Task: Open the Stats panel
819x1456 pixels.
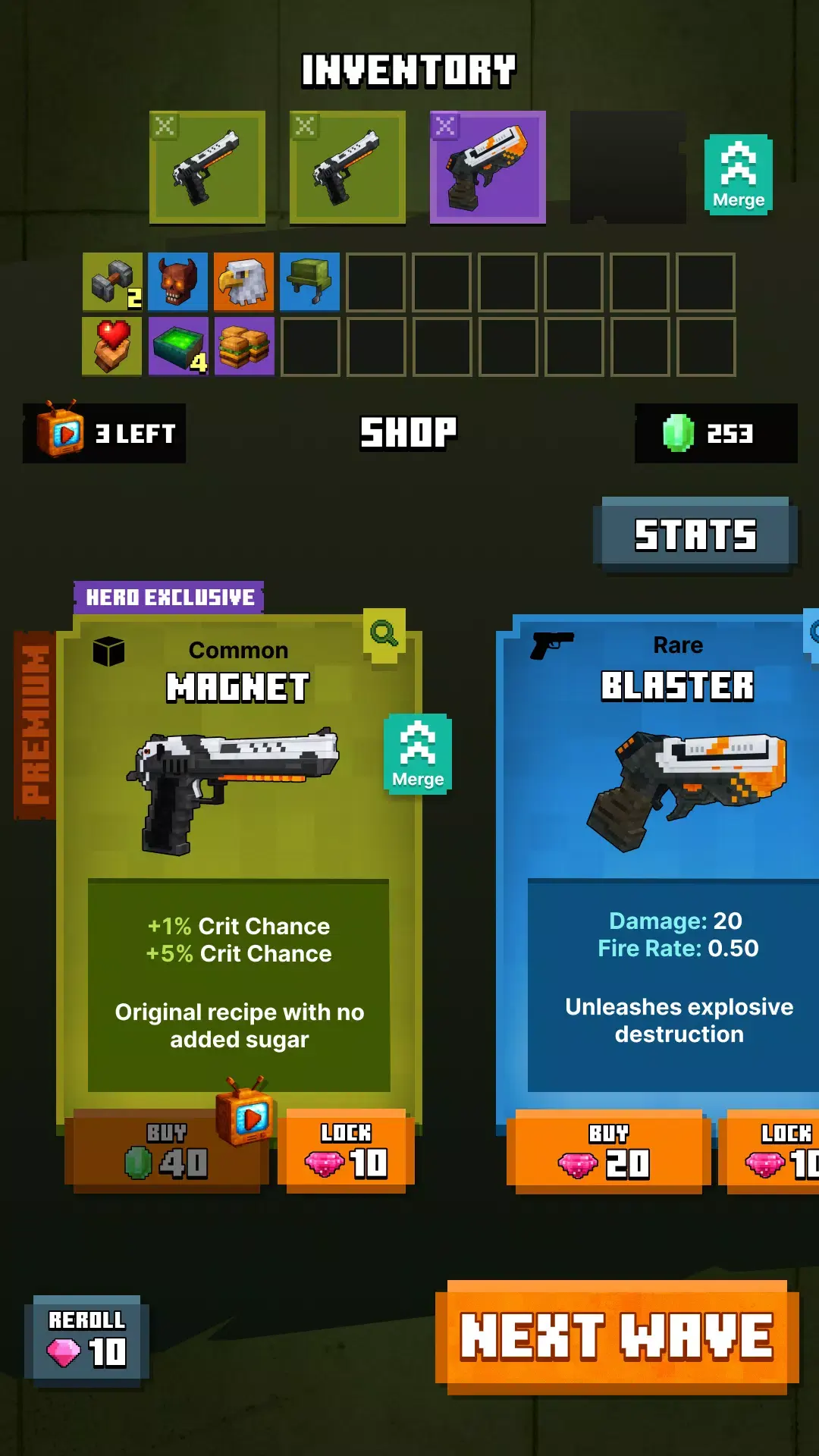Action: click(695, 534)
